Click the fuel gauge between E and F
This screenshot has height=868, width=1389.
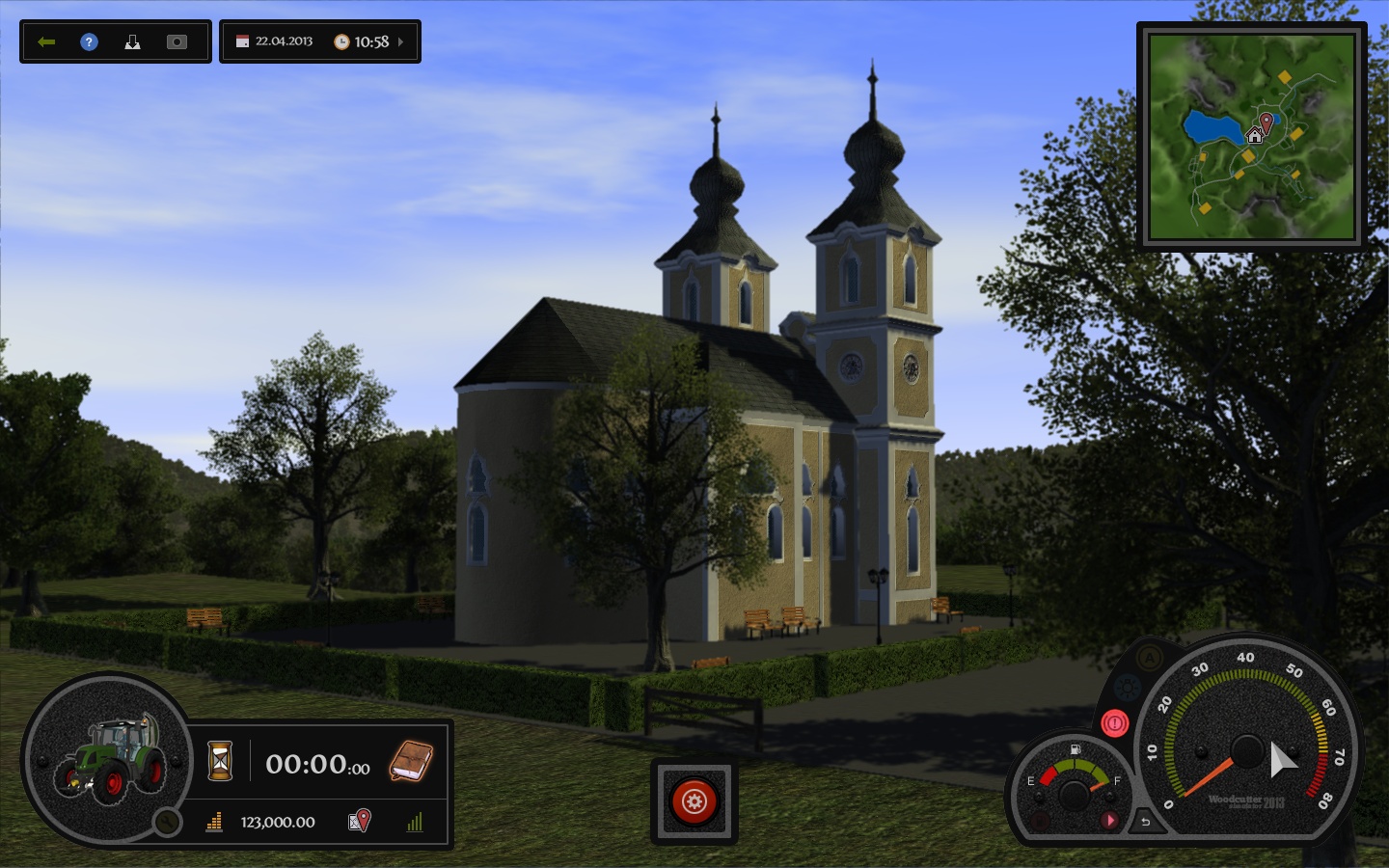[x=1073, y=782]
